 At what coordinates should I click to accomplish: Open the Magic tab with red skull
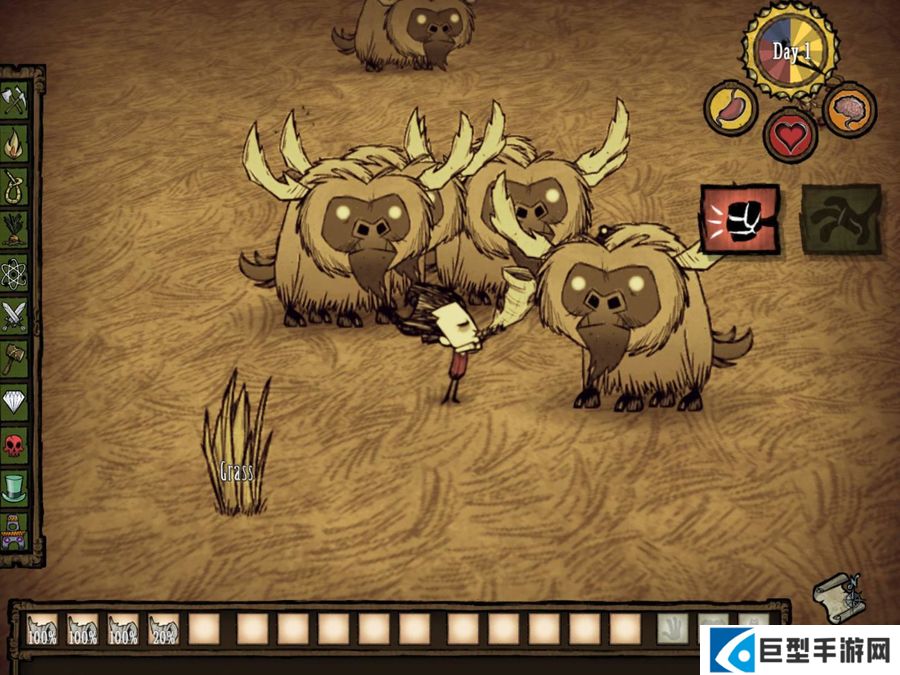coord(16,444)
